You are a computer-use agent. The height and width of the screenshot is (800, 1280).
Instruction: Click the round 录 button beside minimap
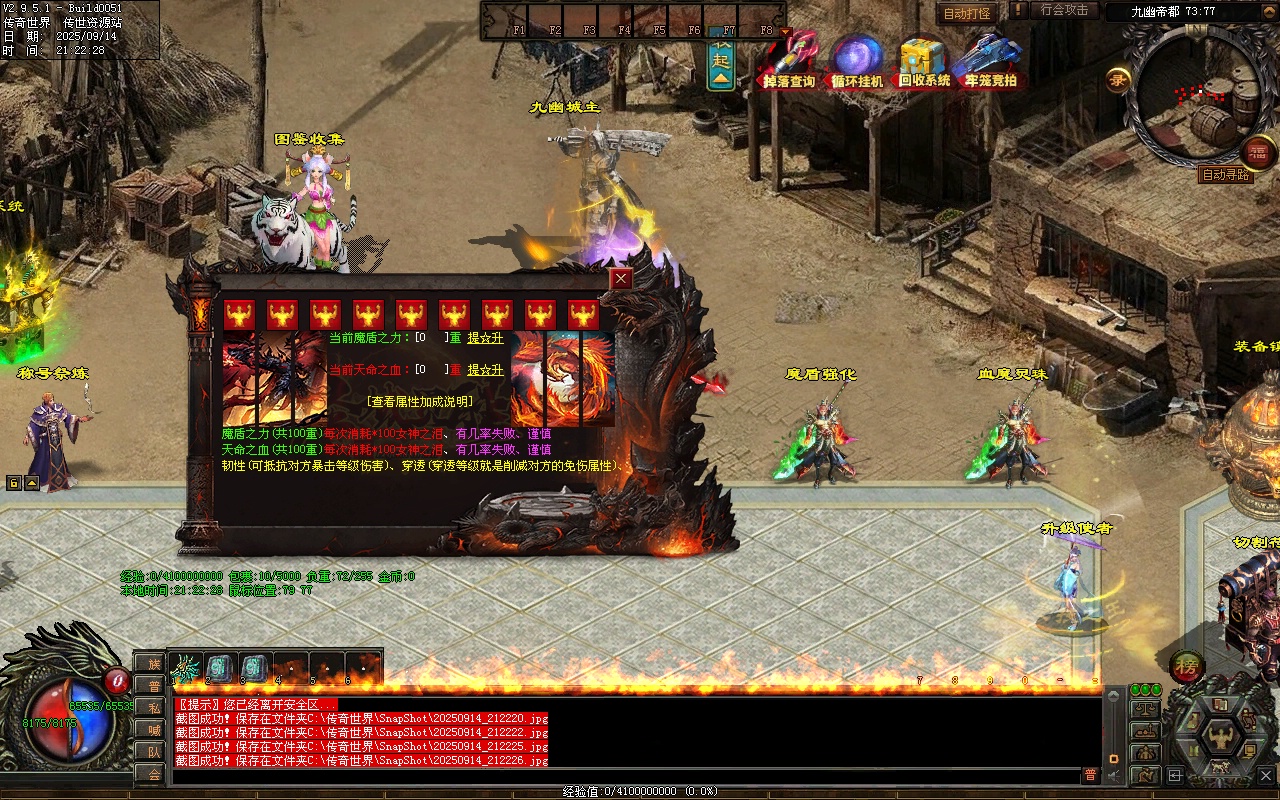1118,79
